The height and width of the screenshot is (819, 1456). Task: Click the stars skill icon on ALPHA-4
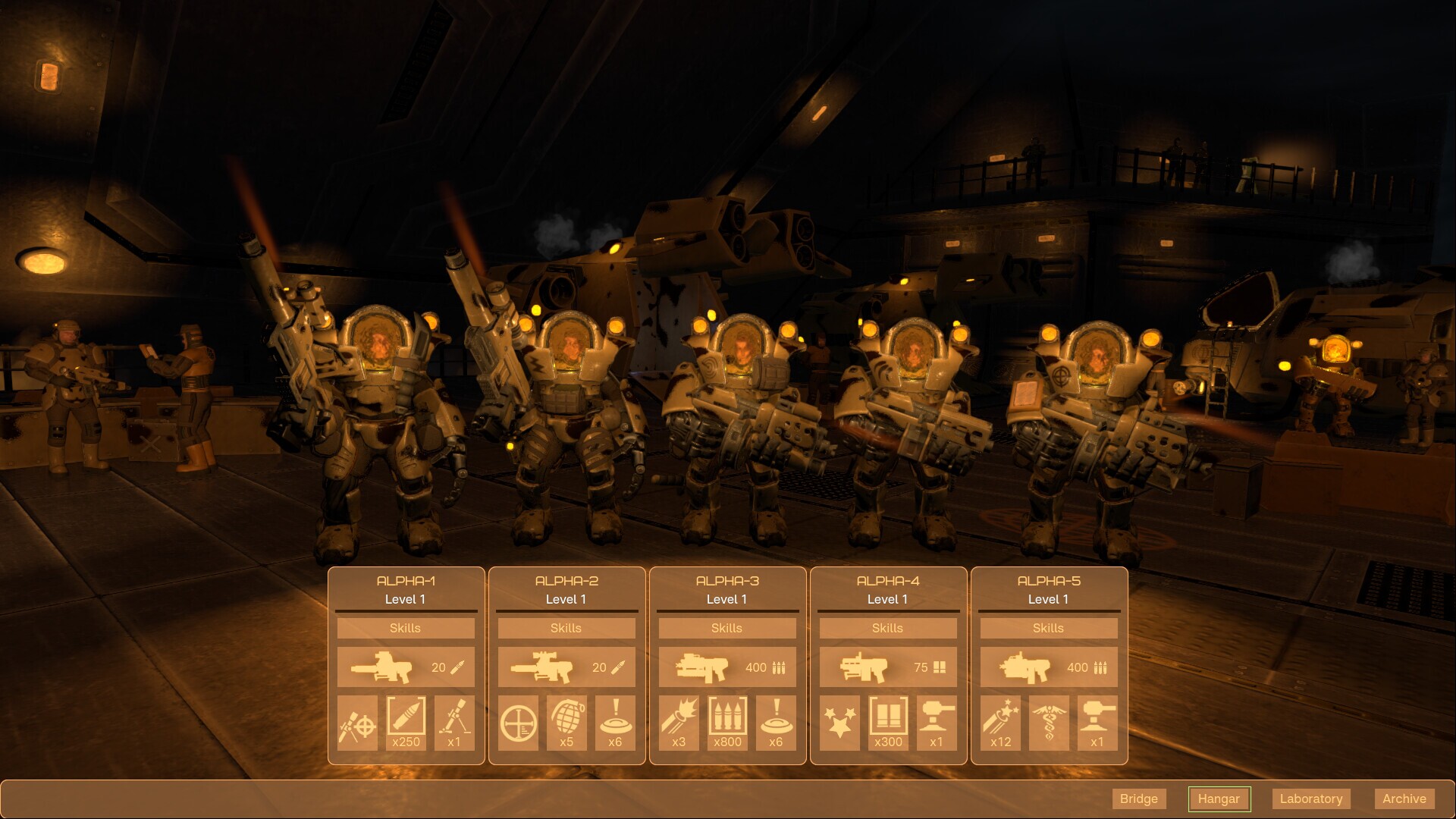click(839, 723)
